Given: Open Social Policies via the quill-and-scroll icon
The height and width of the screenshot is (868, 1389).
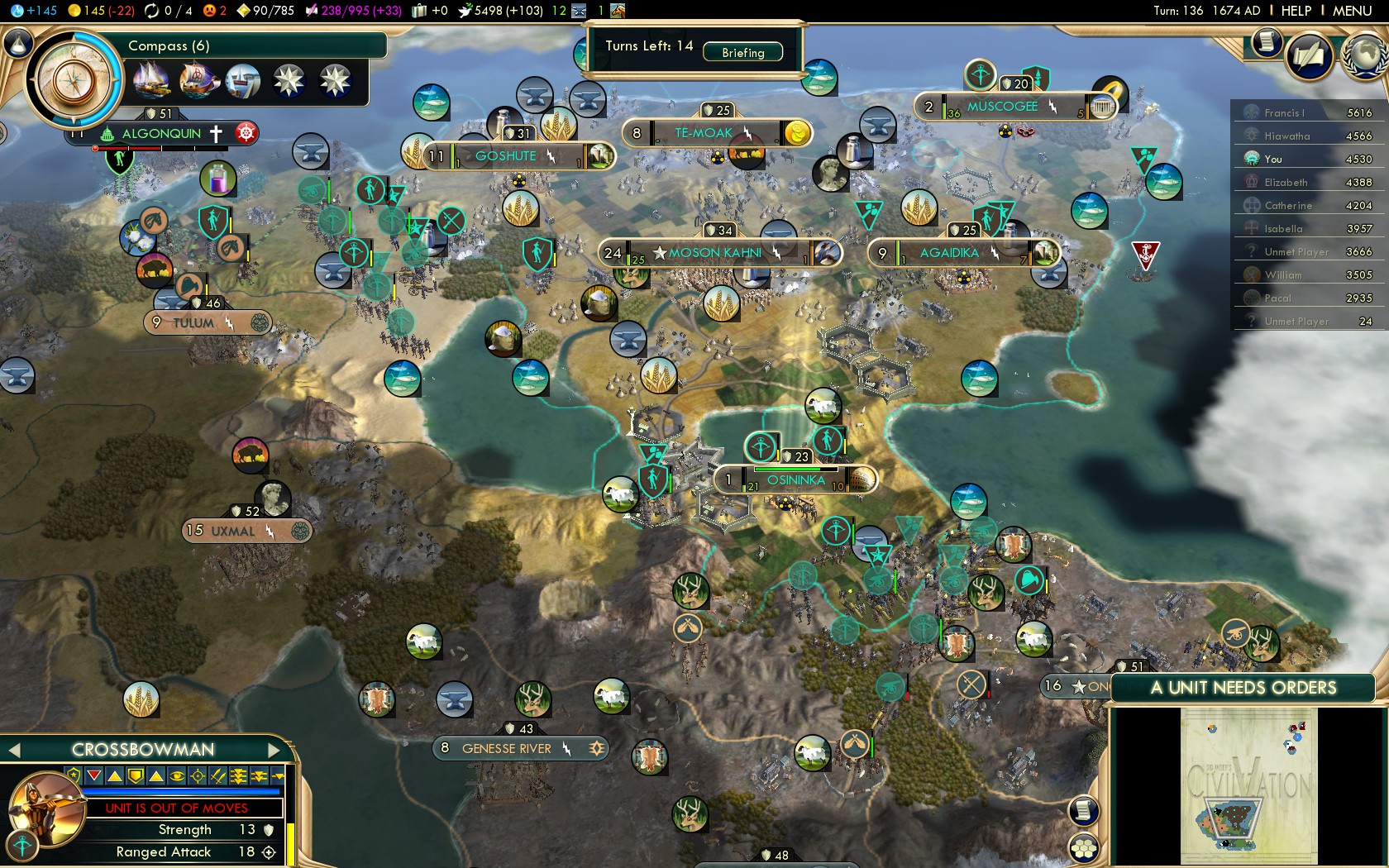Looking at the screenshot, I should tap(1308, 54).
